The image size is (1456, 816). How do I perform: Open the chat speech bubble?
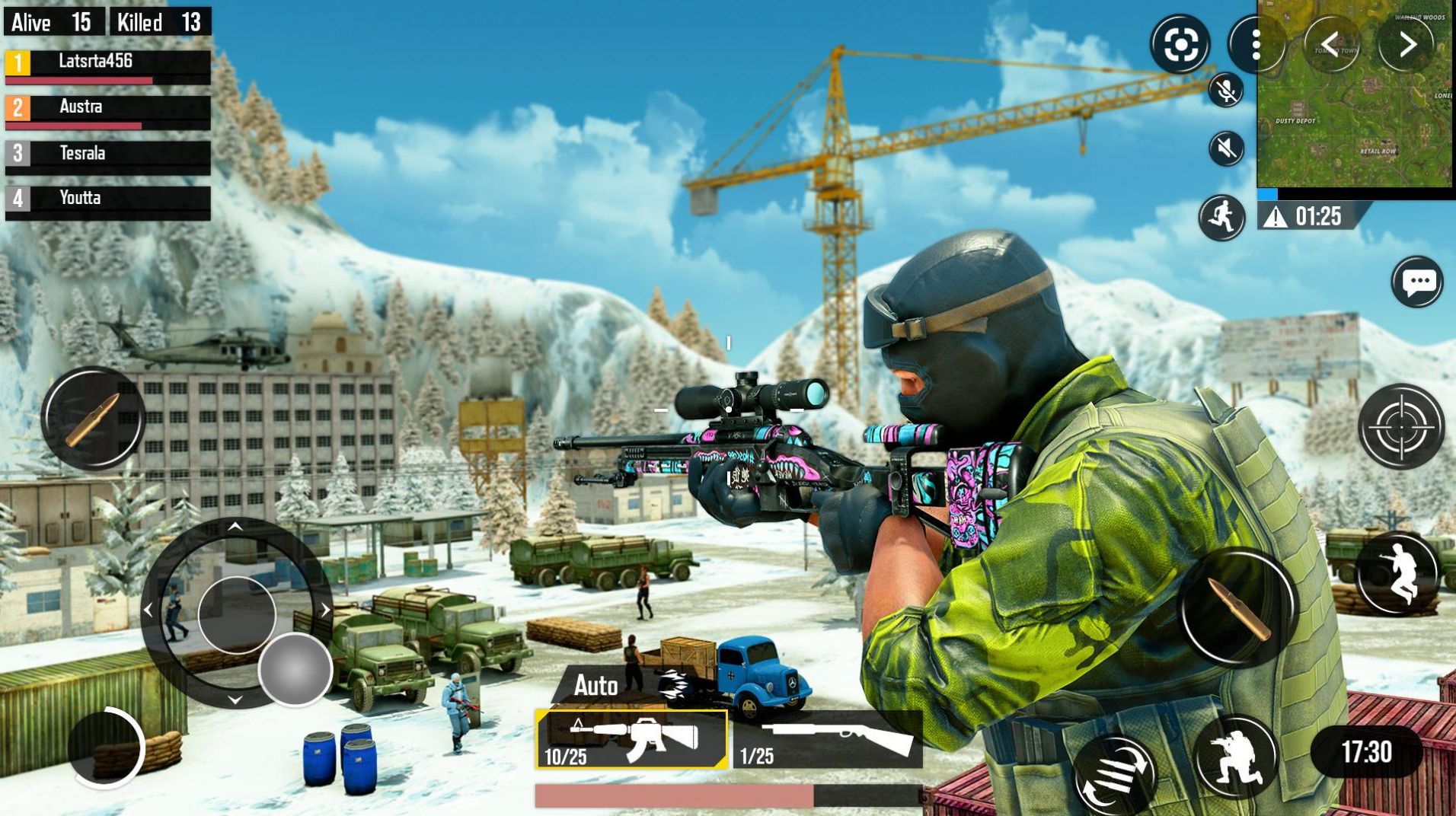[1417, 282]
